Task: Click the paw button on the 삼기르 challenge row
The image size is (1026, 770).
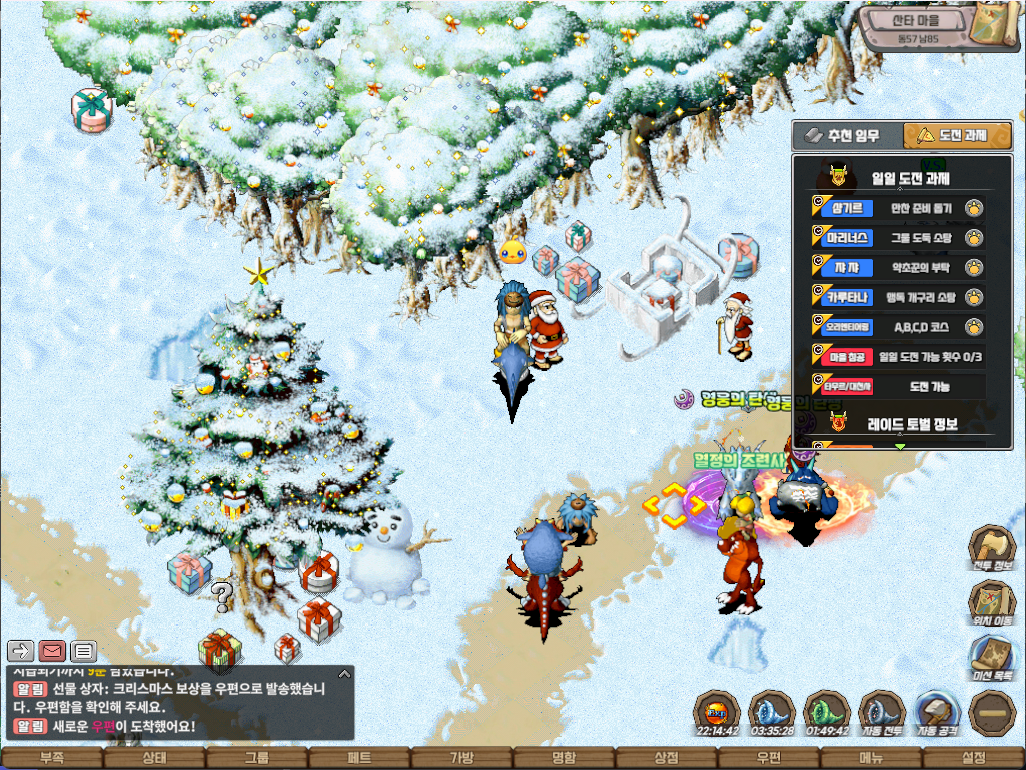Action: [x=973, y=209]
